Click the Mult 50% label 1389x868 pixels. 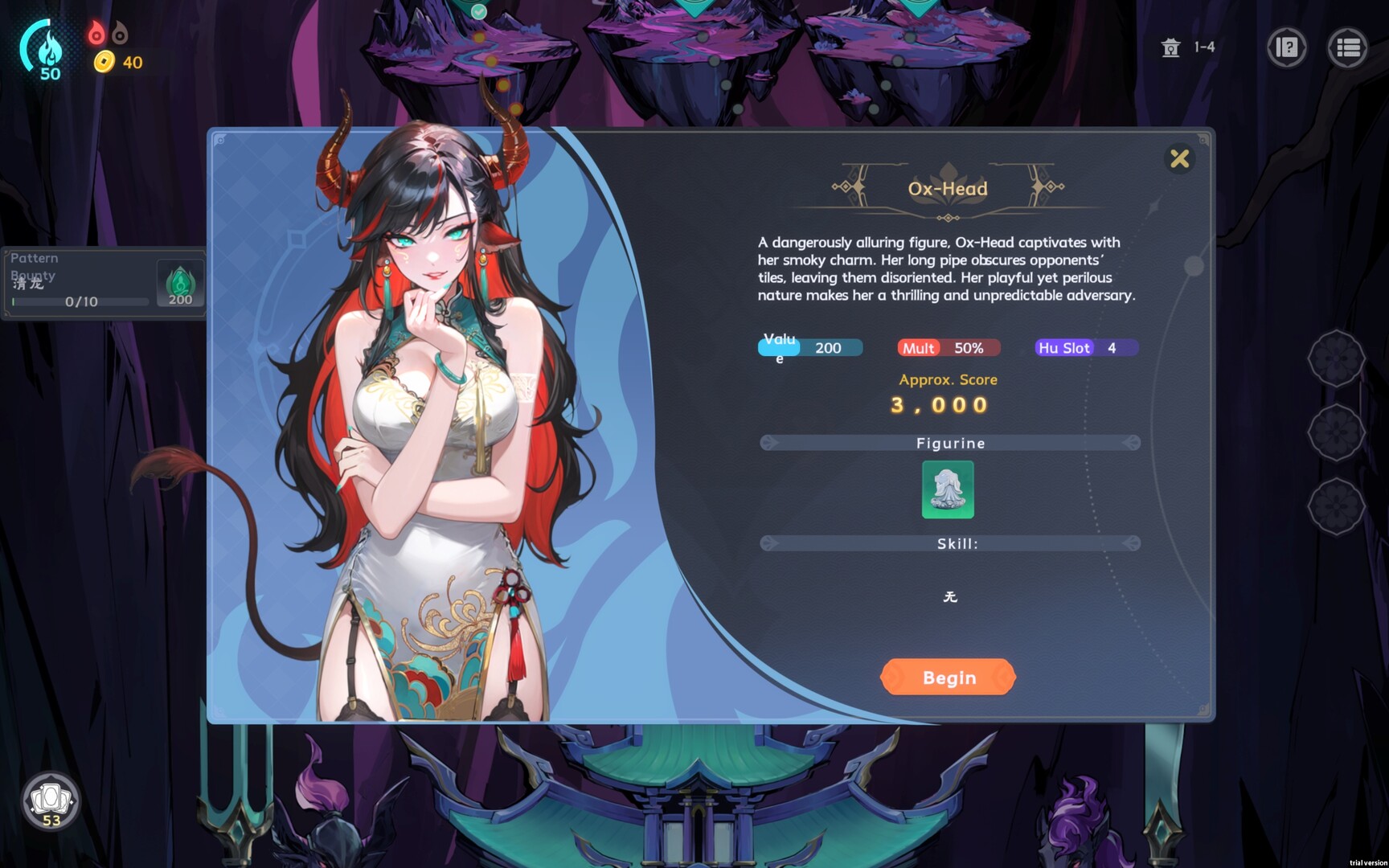click(948, 348)
